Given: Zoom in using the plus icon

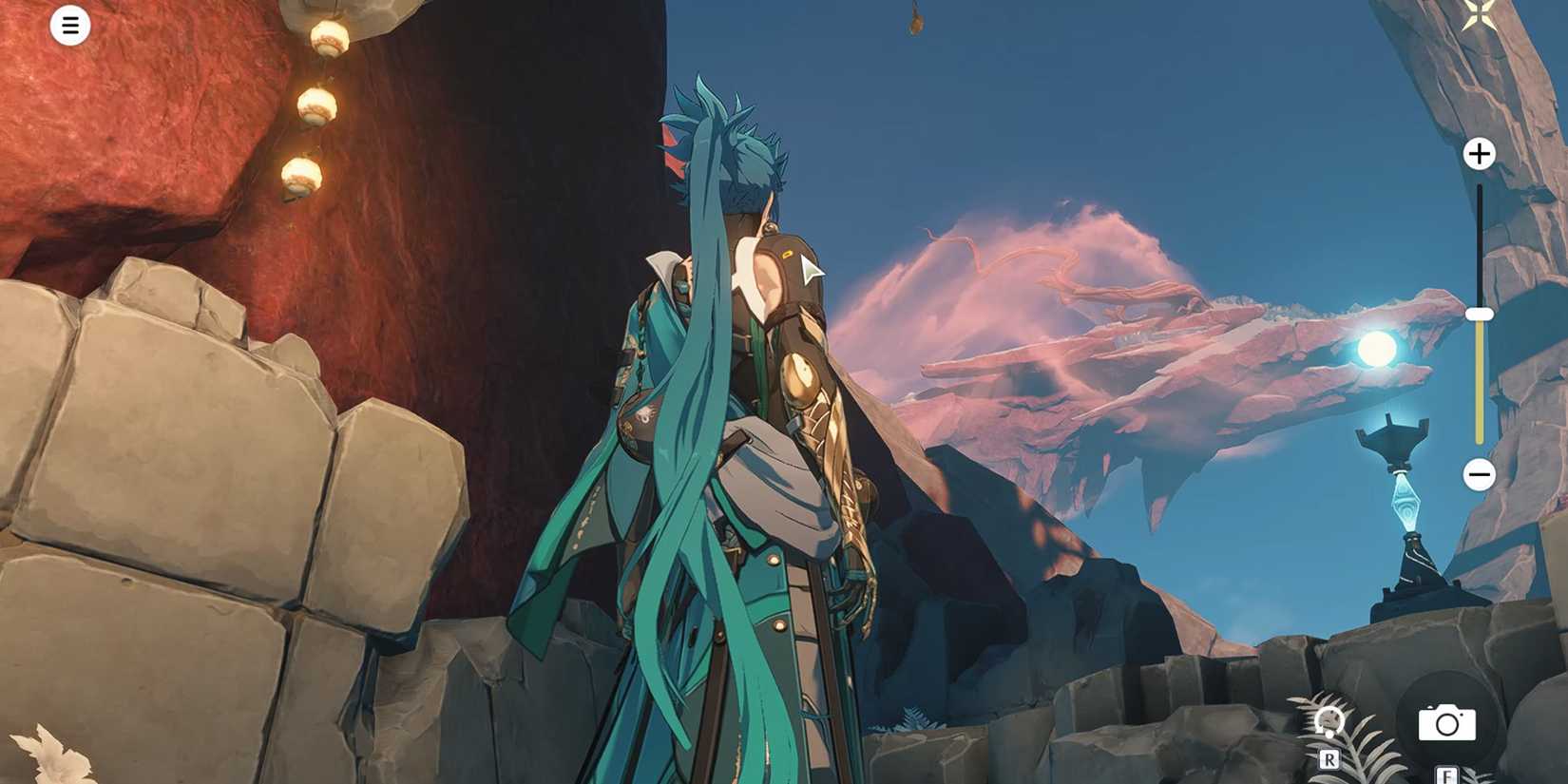Looking at the screenshot, I should [x=1479, y=153].
